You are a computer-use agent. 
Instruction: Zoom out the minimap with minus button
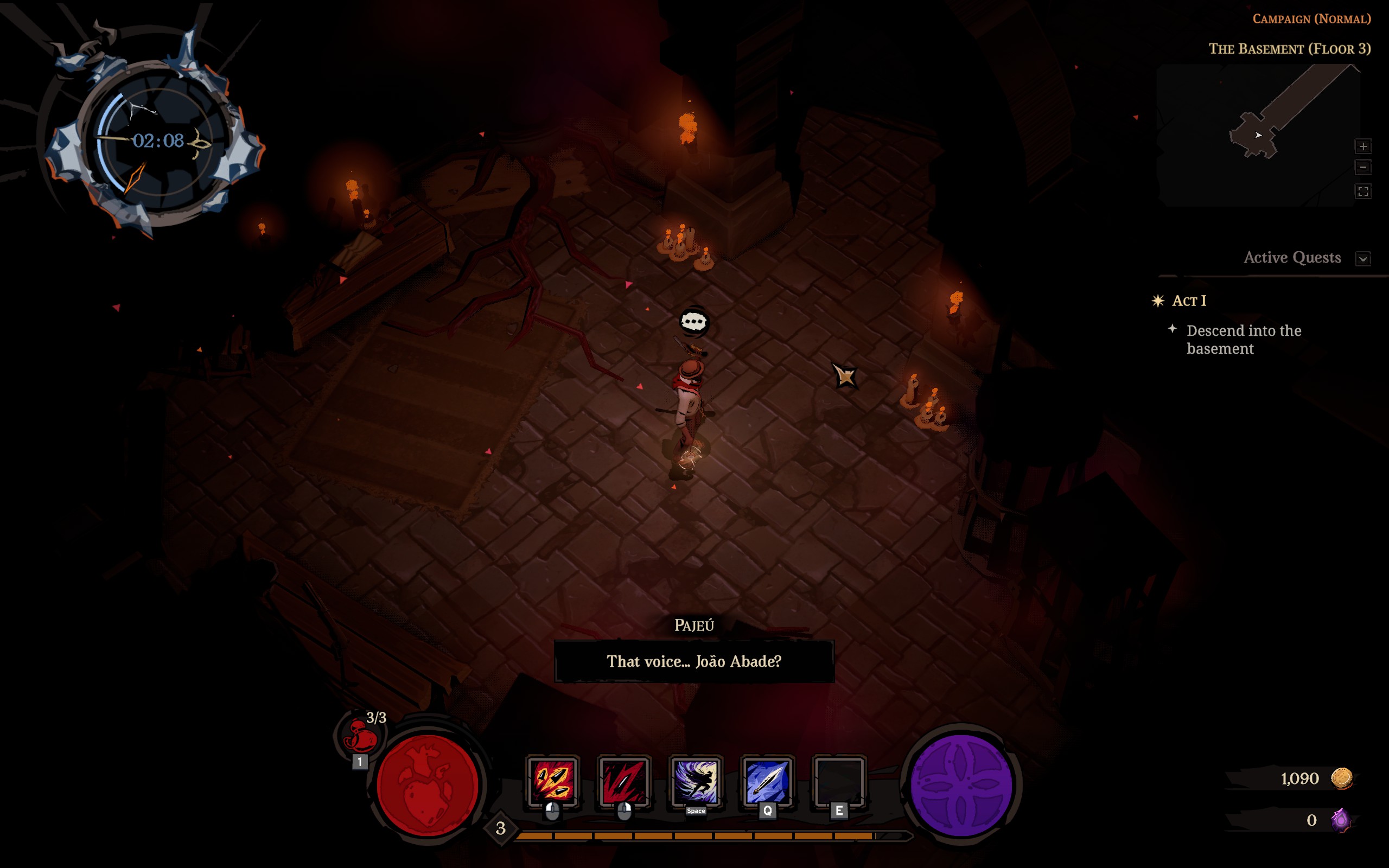click(1363, 168)
